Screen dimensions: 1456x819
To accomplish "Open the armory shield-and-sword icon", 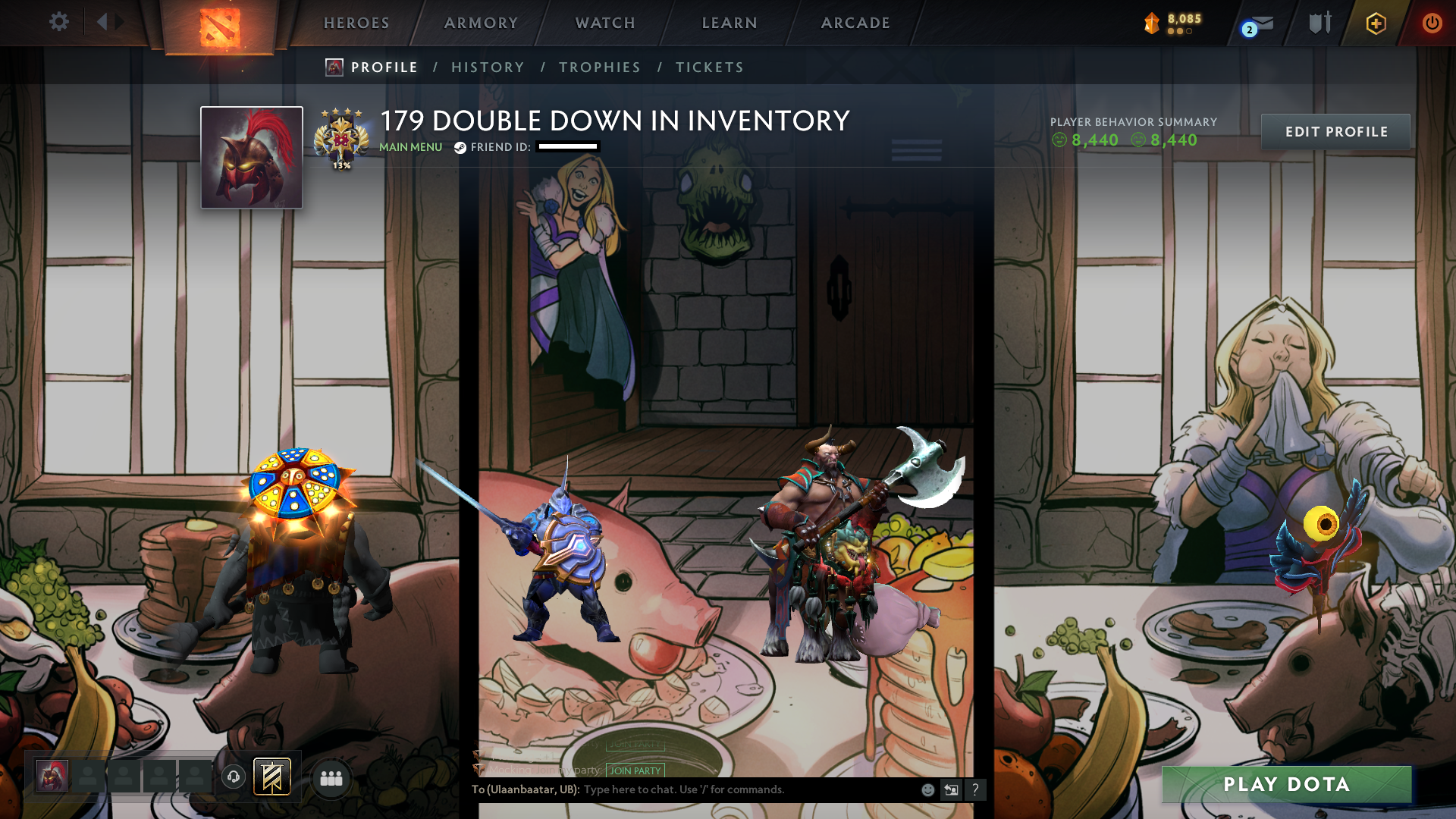I will coord(1319,23).
